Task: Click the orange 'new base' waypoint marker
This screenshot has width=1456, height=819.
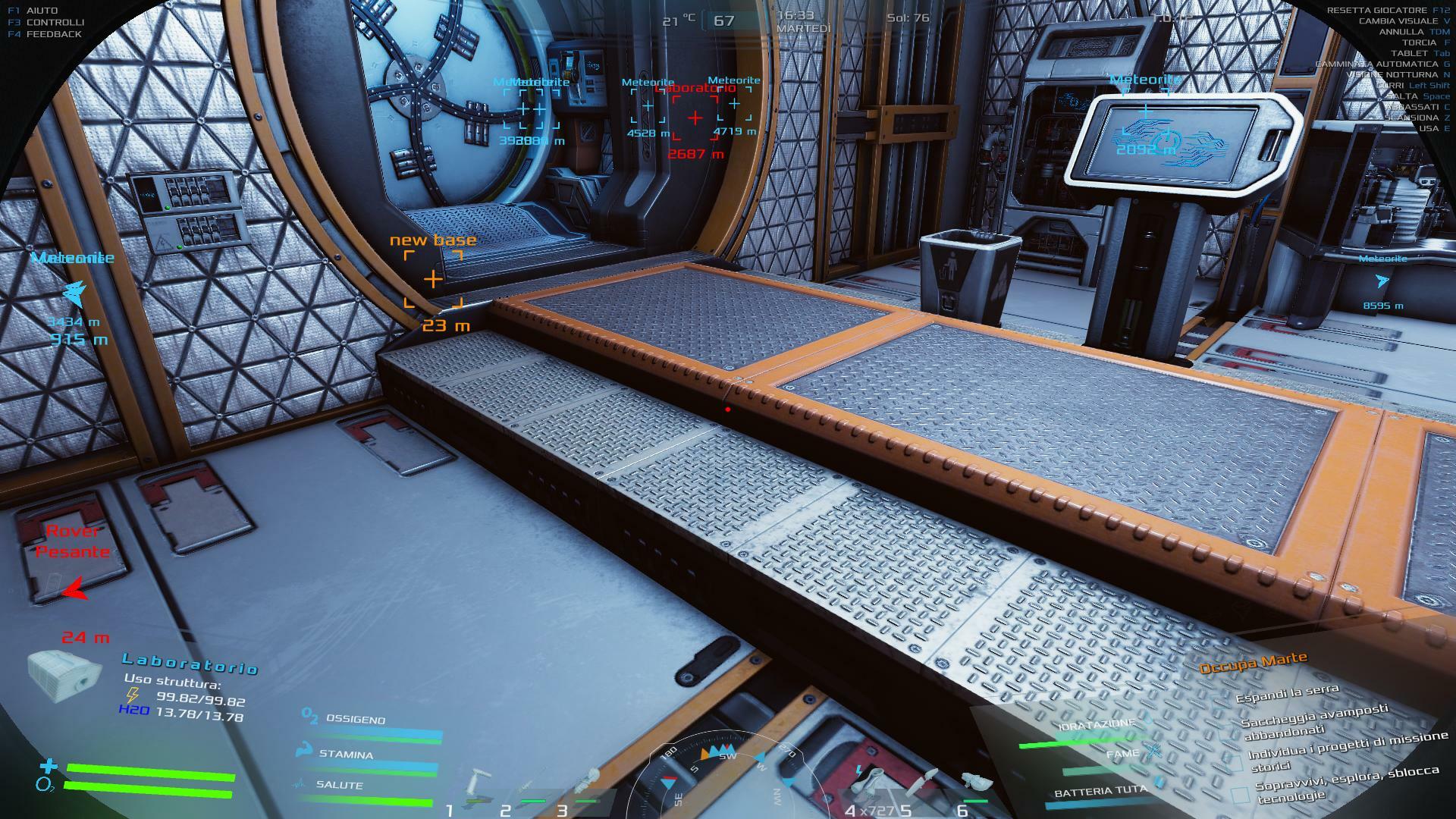Action: tap(433, 279)
